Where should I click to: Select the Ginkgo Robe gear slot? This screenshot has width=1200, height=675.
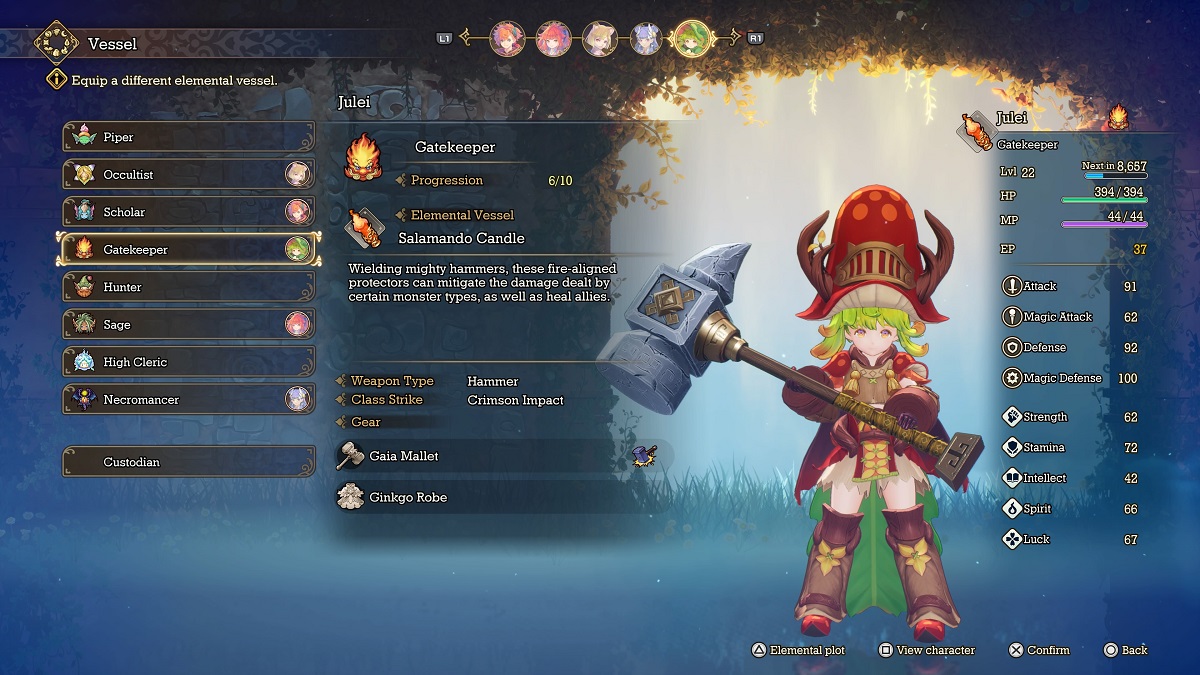click(500, 497)
